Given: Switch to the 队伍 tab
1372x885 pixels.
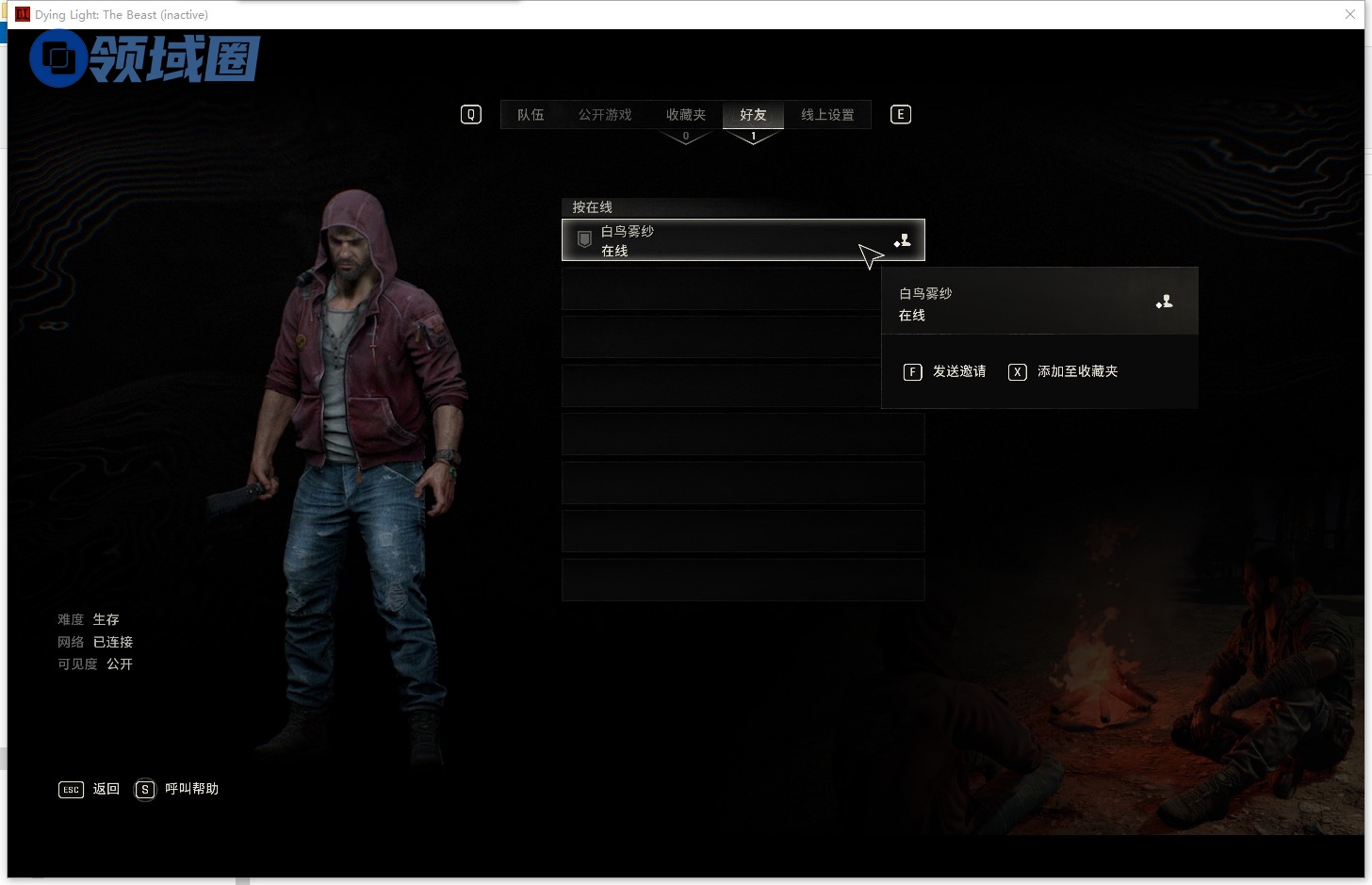Looking at the screenshot, I should tap(531, 115).
